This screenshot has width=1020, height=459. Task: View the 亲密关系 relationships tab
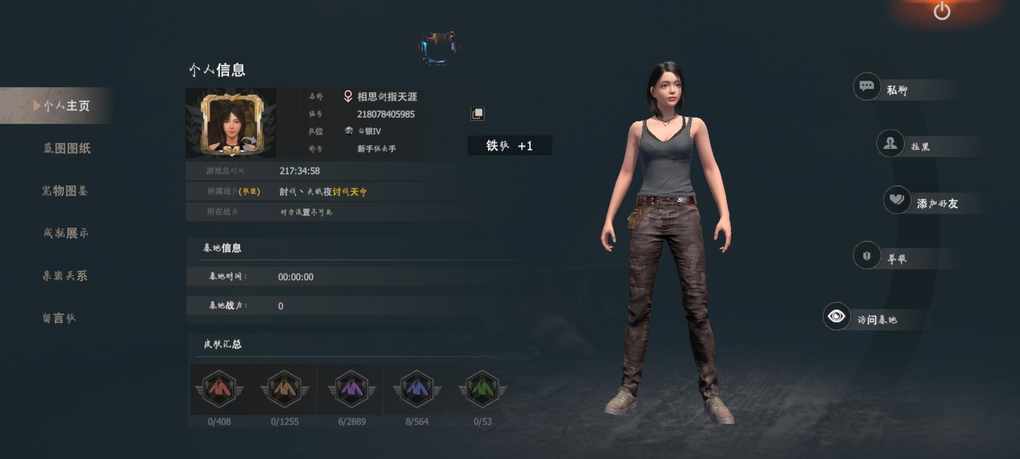coord(66,275)
